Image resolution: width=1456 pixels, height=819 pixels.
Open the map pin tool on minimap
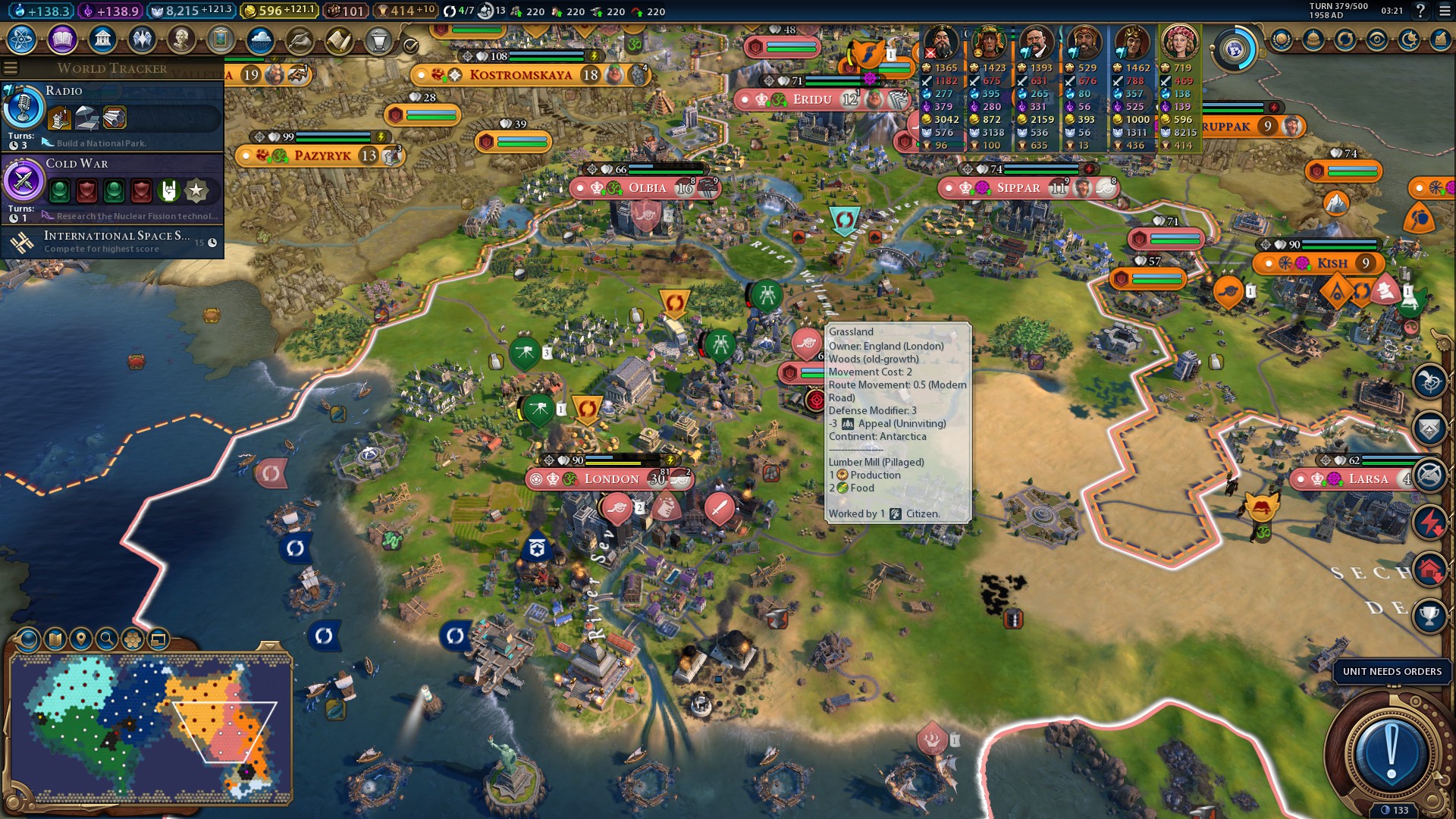pos(81,639)
